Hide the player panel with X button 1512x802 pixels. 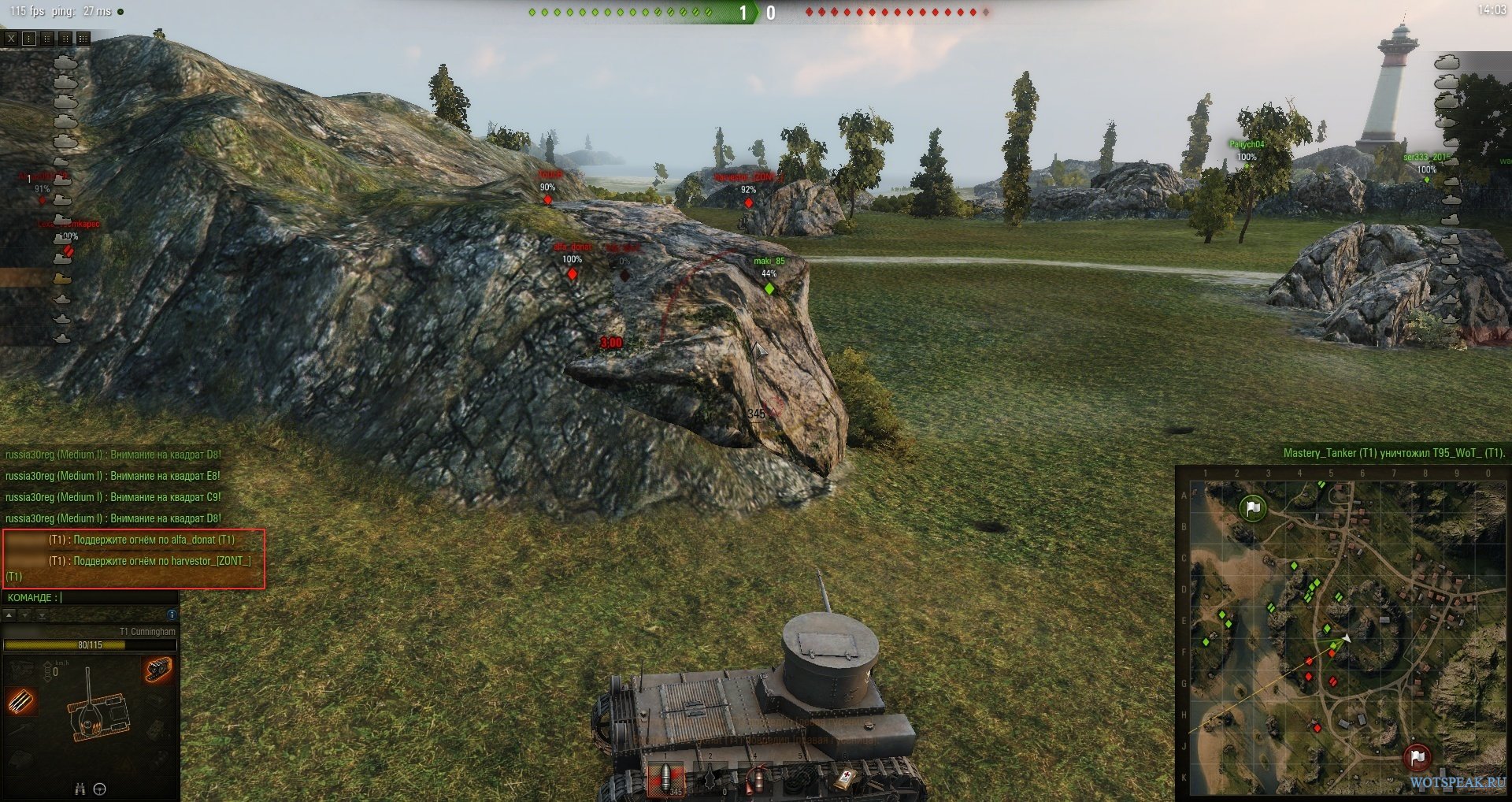point(11,38)
